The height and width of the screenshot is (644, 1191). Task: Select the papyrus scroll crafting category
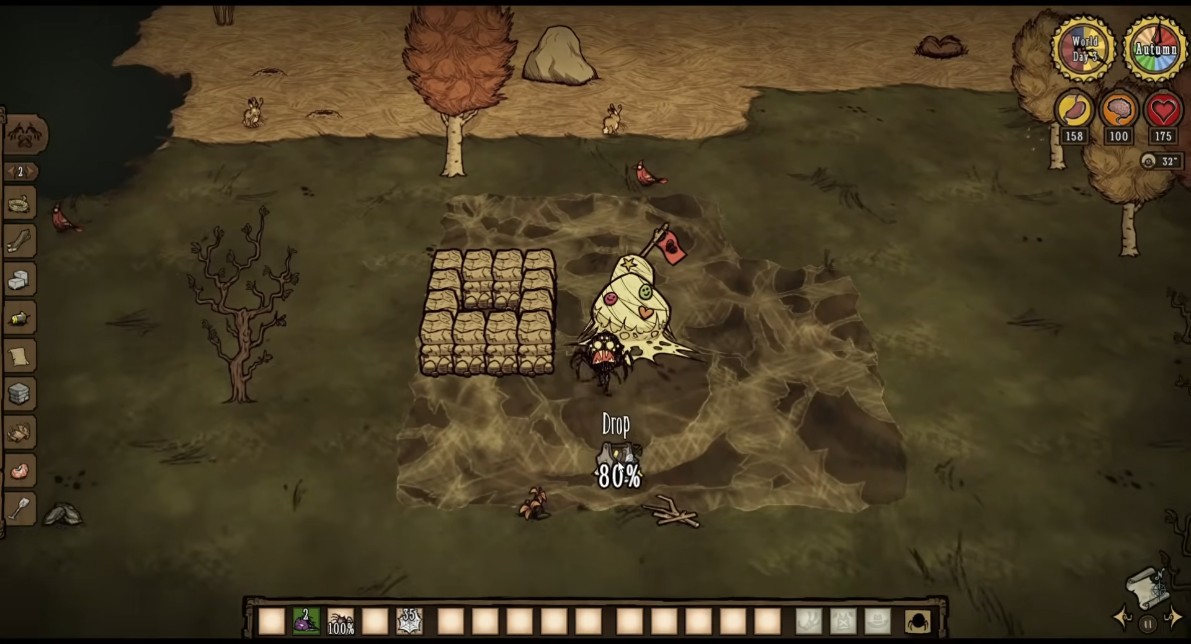(20, 355)
